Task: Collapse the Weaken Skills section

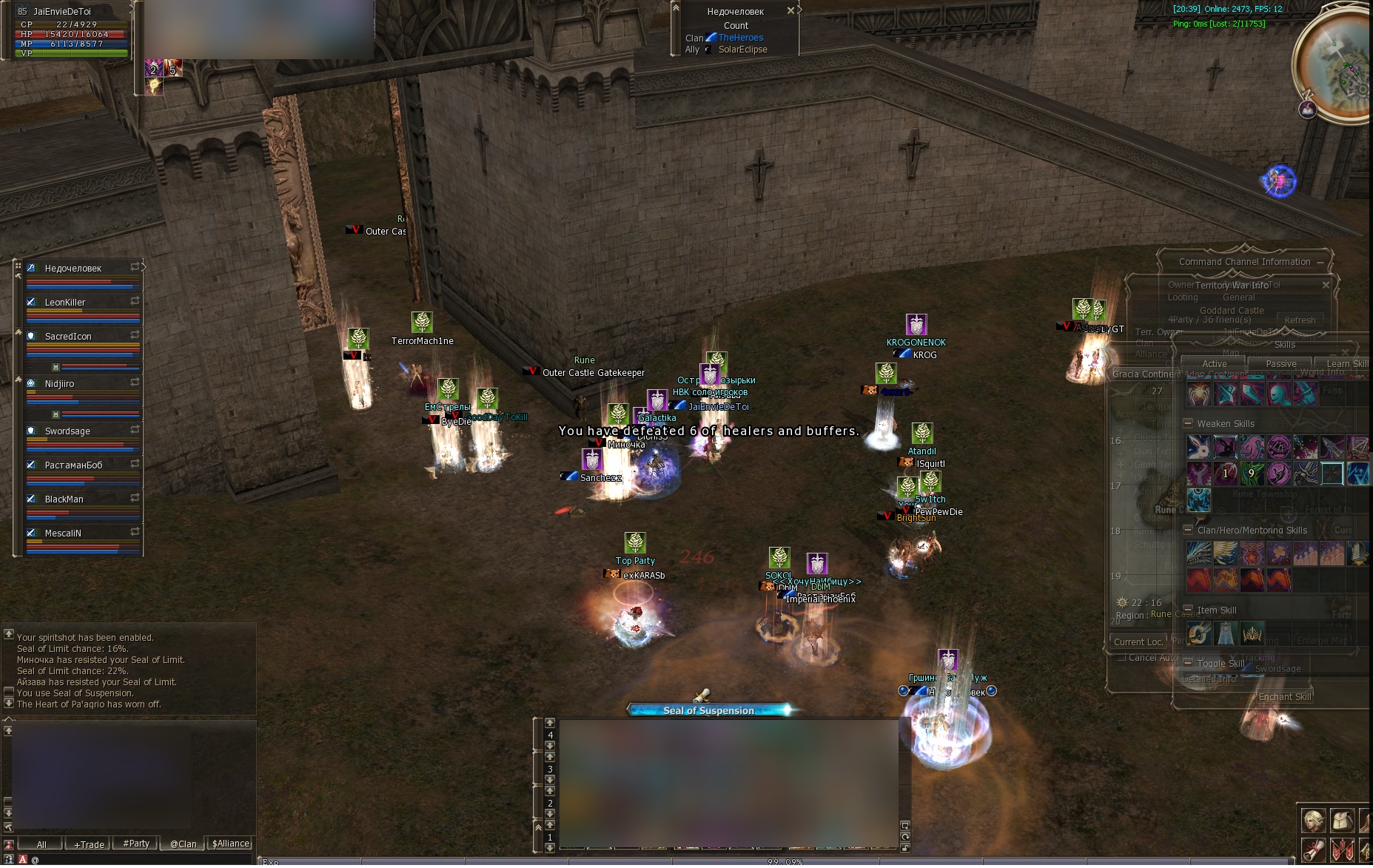Action: click(x=1188, y=424)
